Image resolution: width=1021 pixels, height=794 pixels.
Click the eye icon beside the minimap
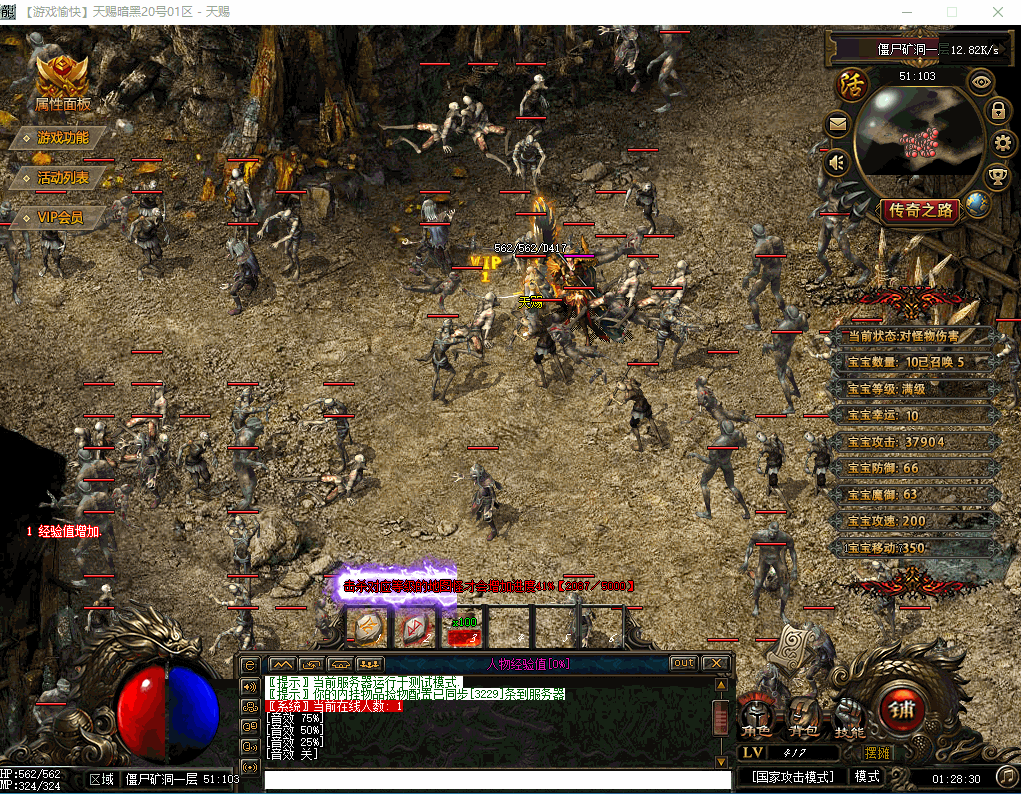981,81
